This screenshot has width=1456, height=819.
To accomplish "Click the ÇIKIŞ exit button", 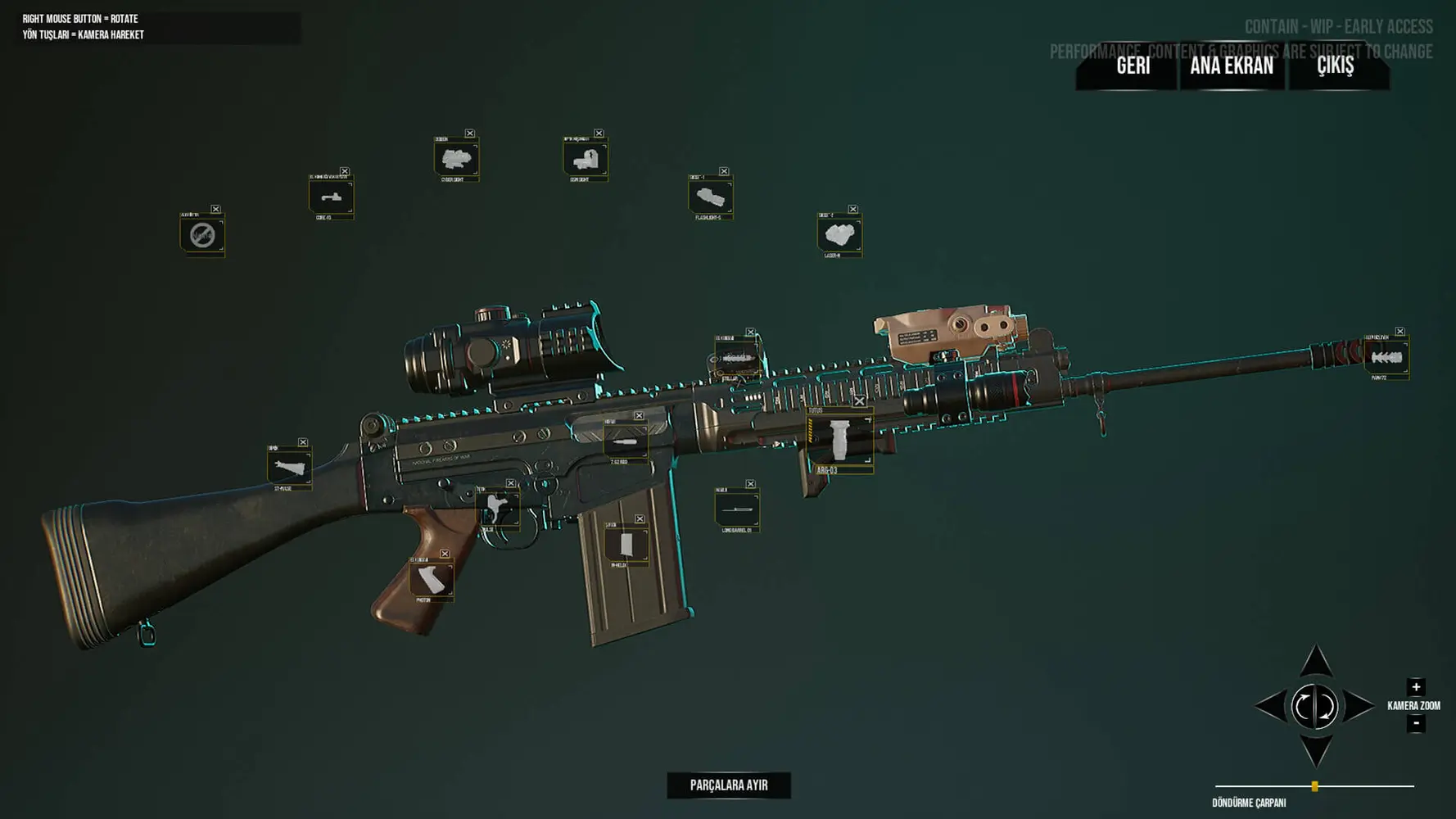I will point(1335,66).
